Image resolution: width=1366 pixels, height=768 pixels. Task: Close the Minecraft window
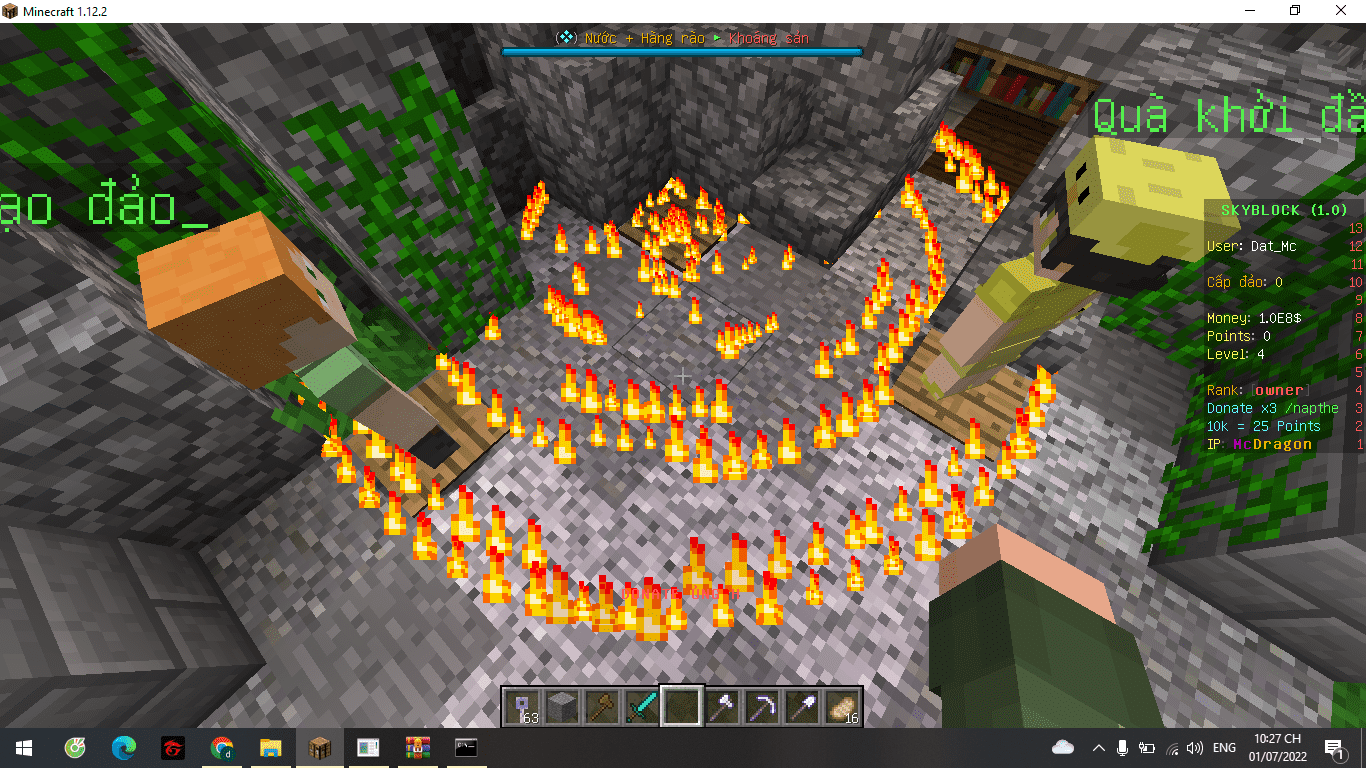pos(1341,10)
